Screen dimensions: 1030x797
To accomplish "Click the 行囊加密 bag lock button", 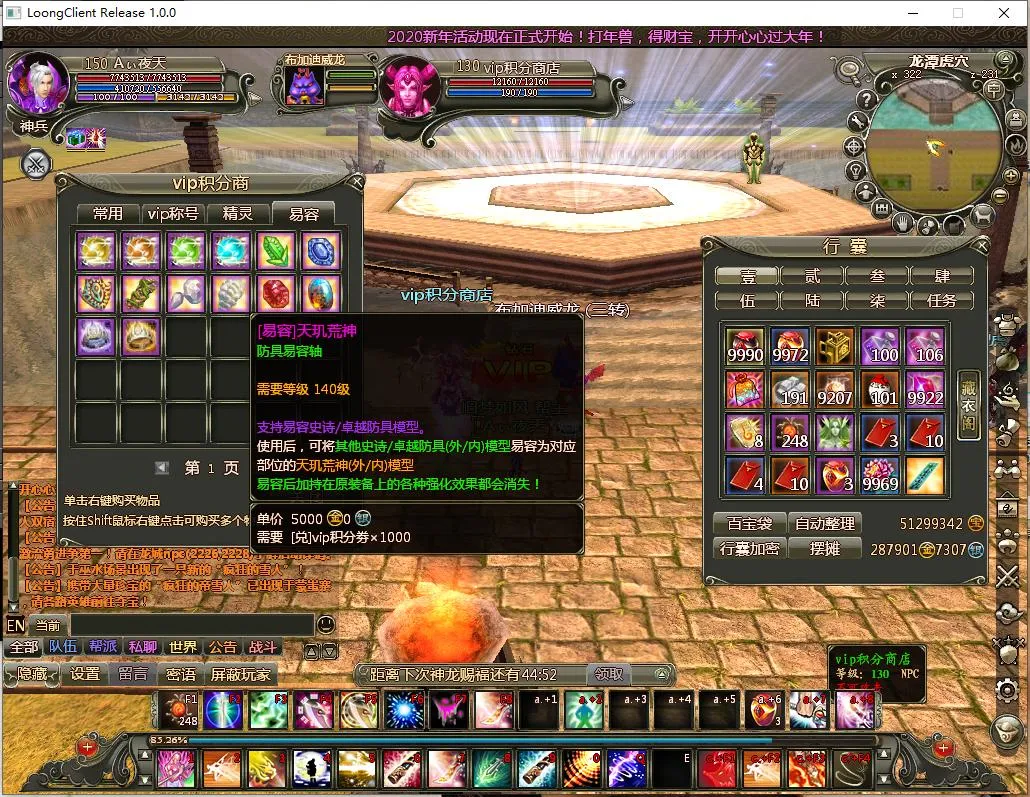I will (x=748, y=549).
